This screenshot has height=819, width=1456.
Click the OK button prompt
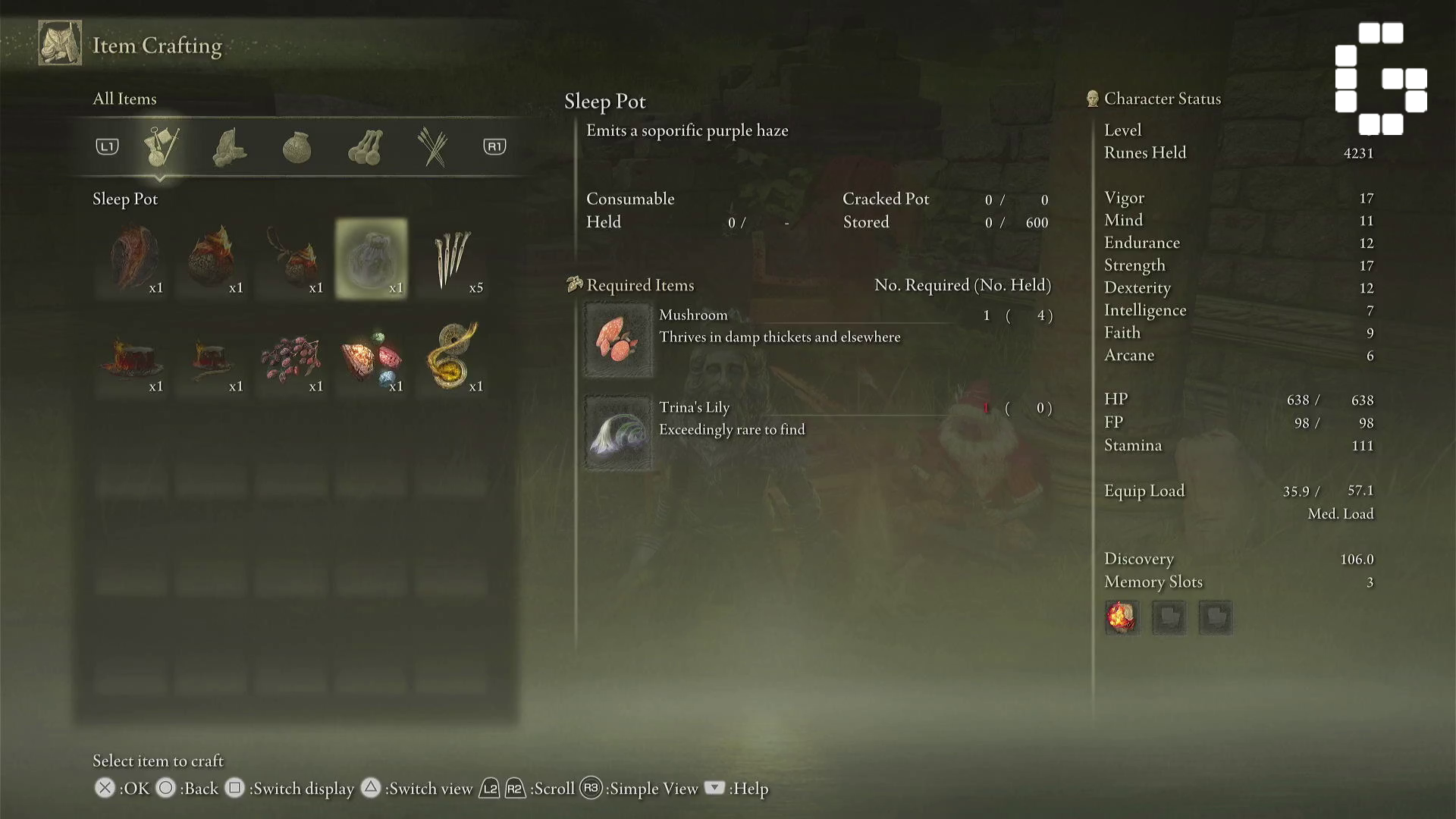[x=105, y=789]
